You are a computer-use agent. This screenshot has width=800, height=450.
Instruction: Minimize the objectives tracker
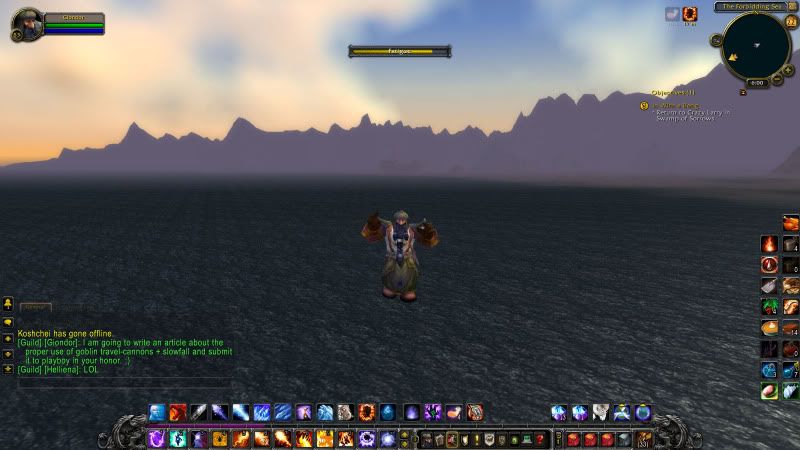[x=743, y=92]
